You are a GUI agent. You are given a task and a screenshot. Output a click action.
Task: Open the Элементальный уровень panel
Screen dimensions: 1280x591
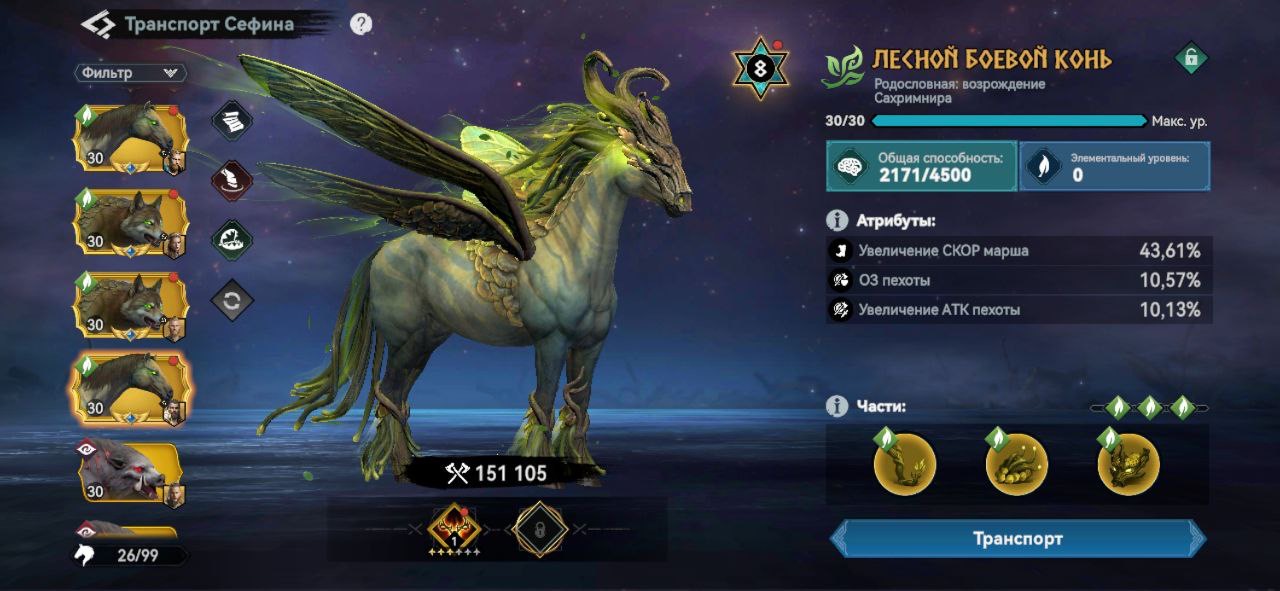1114,166
